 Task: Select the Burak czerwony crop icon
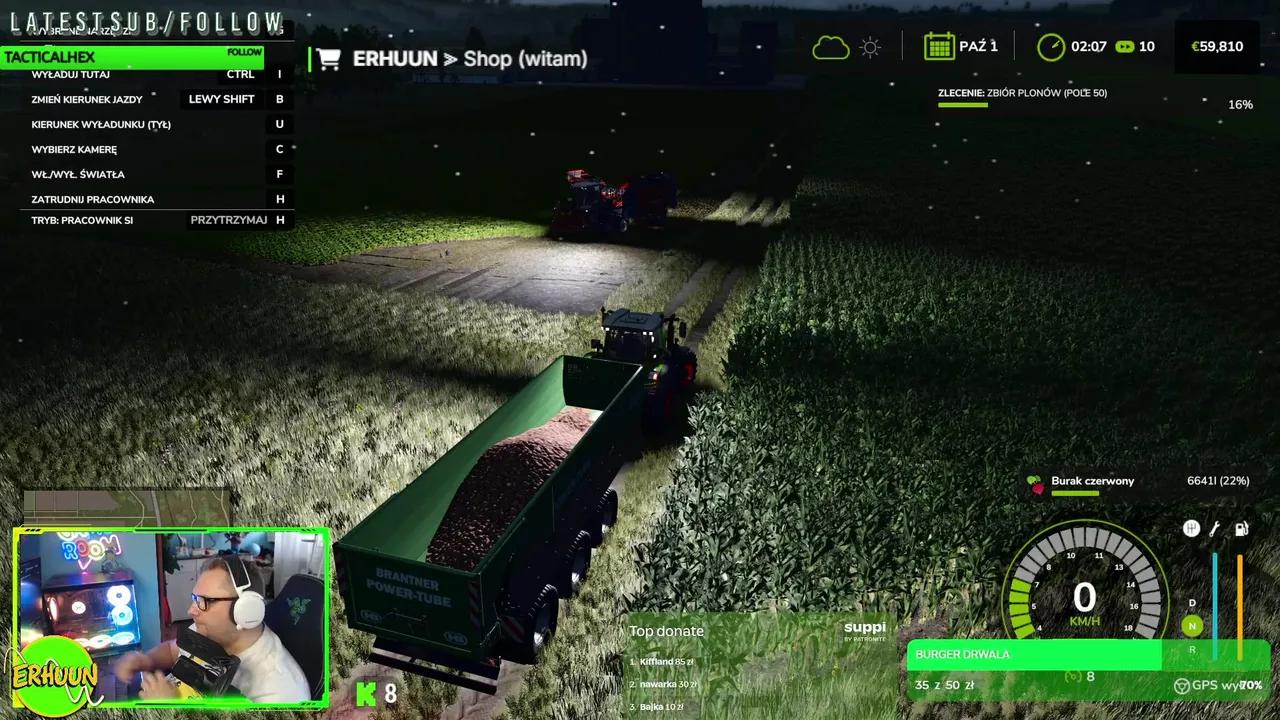pos(1036,481)
